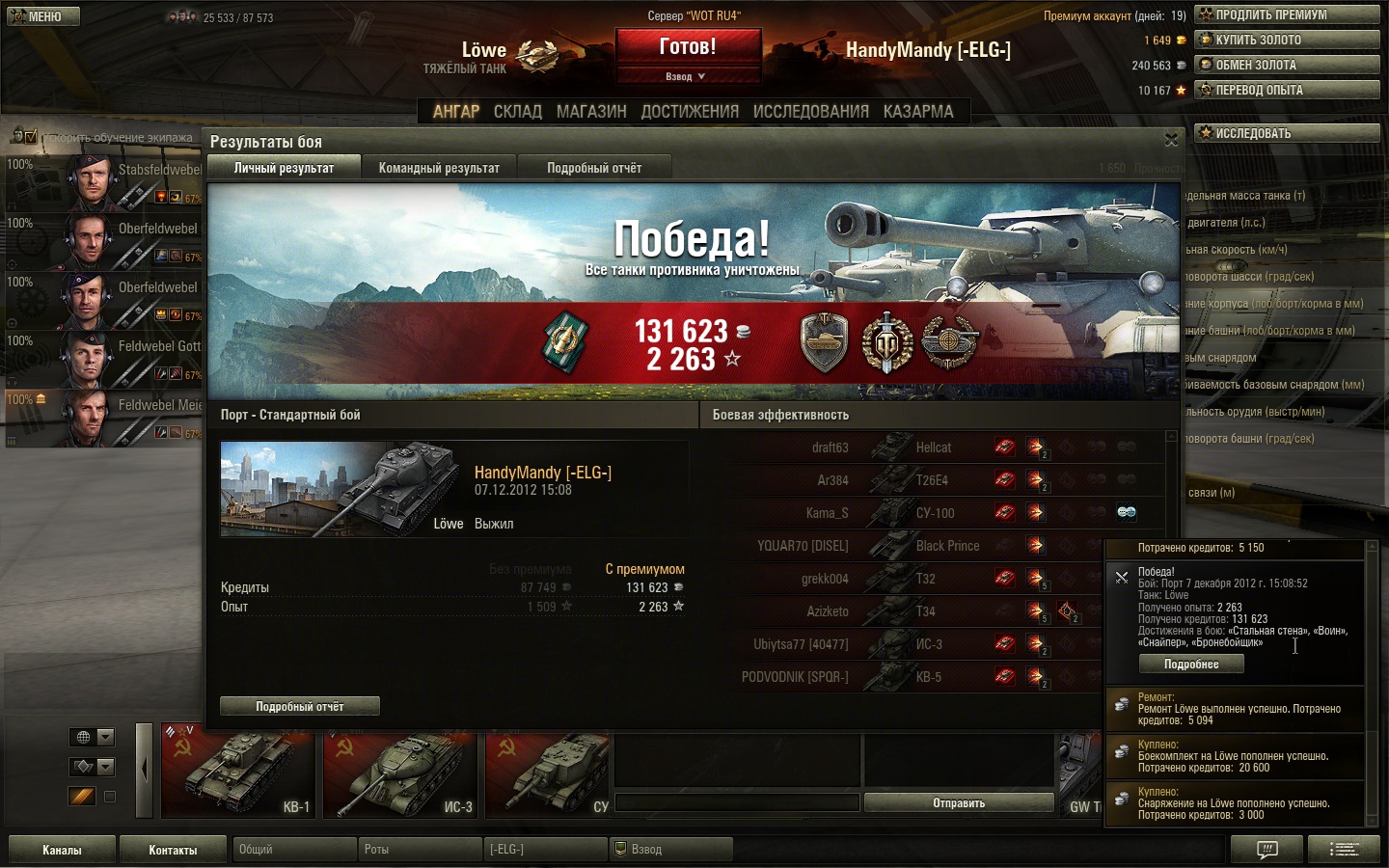Viewport: 1389px width, 868px height.
Task: Open the main Меню button
Action: pos(43,16)
